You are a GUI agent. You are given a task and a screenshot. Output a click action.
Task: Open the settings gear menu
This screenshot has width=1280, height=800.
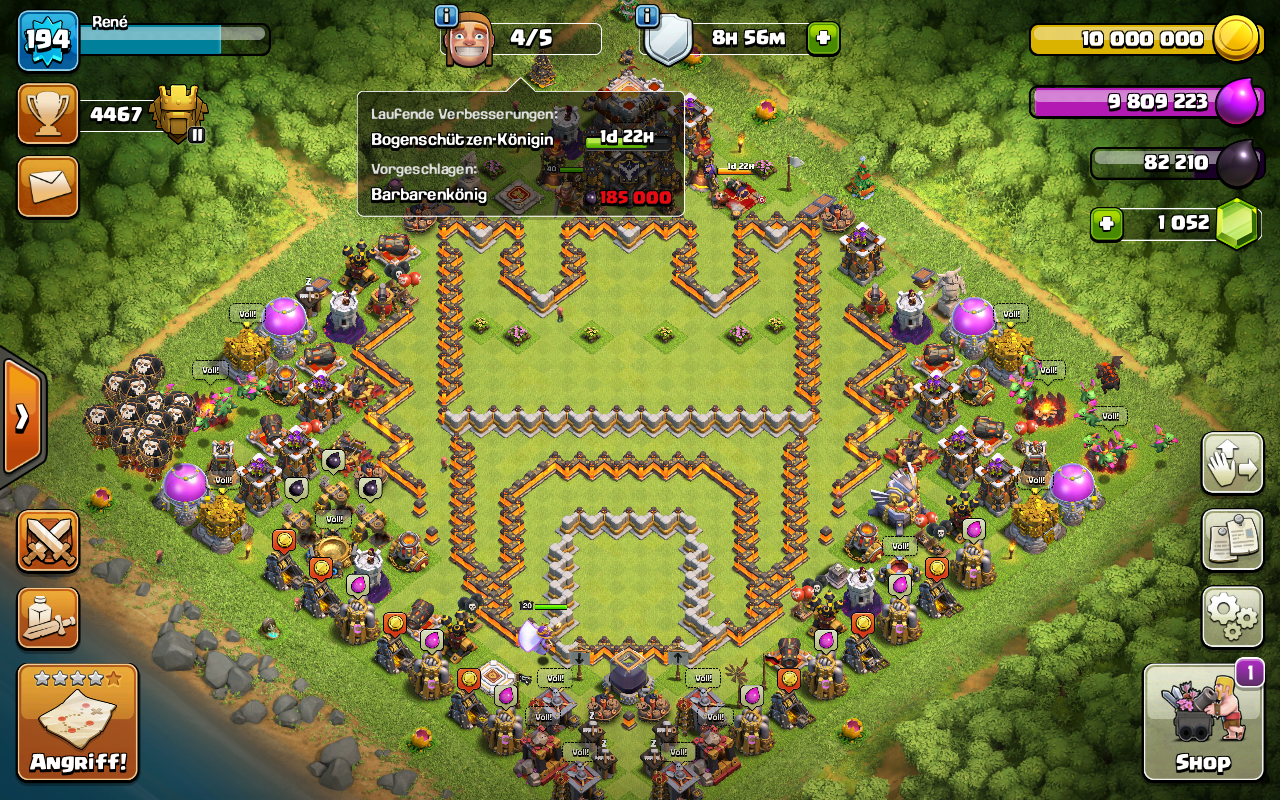click(x=1231, y=616)
